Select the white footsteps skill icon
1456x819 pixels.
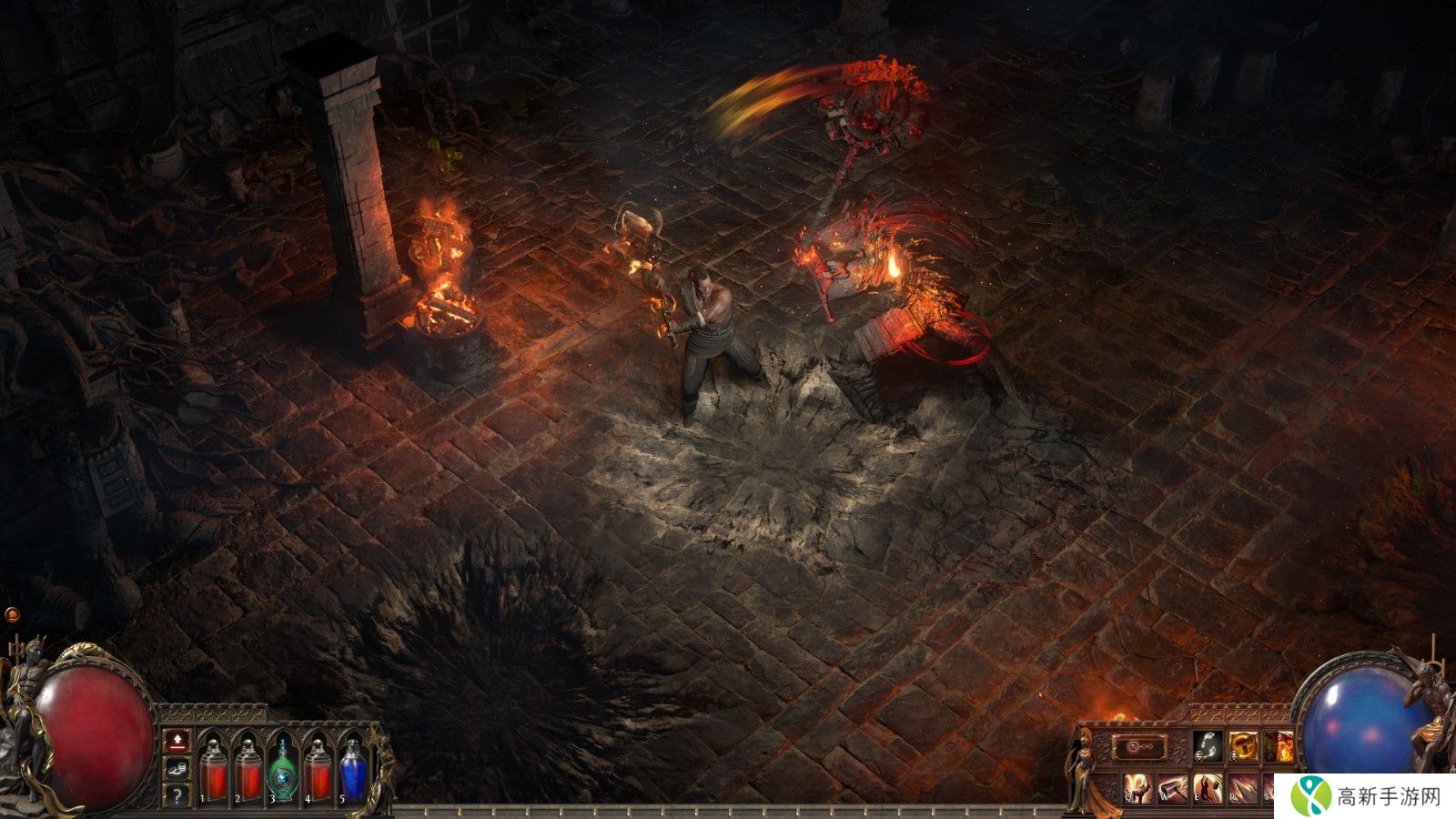point(1208,746)
